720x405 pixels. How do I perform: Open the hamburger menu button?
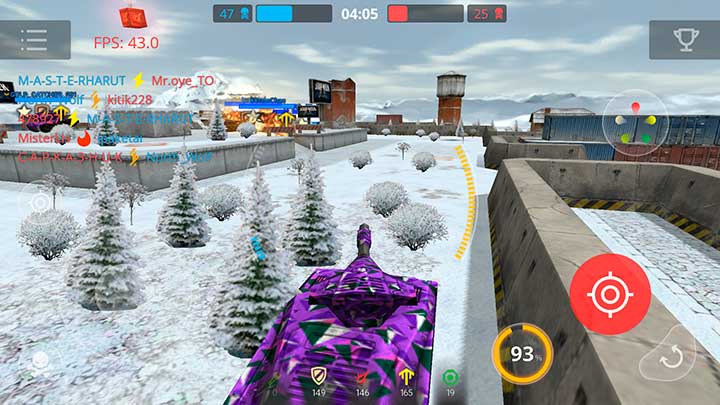[34, 40]
